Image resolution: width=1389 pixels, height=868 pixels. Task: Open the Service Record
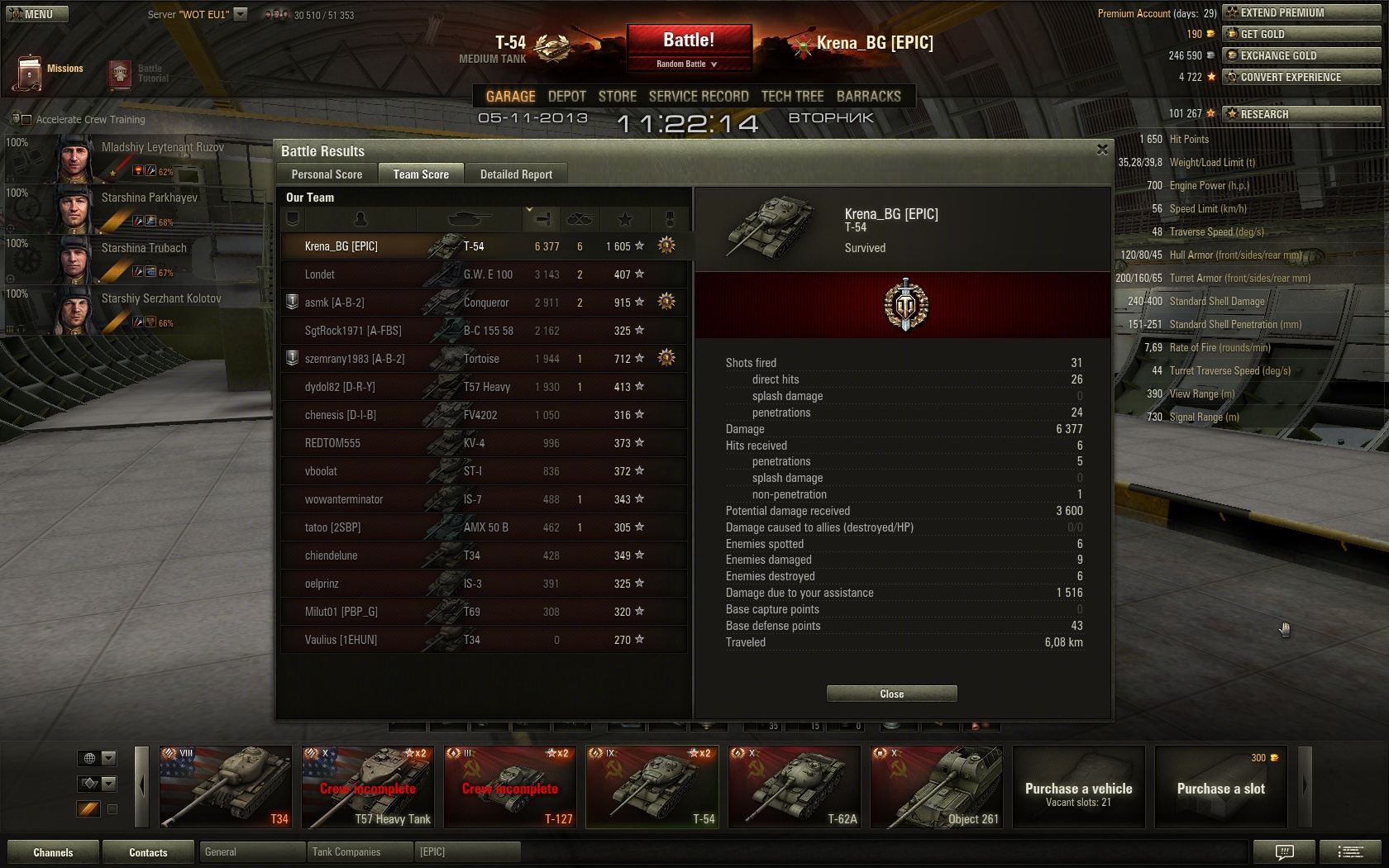pos(699,97)
